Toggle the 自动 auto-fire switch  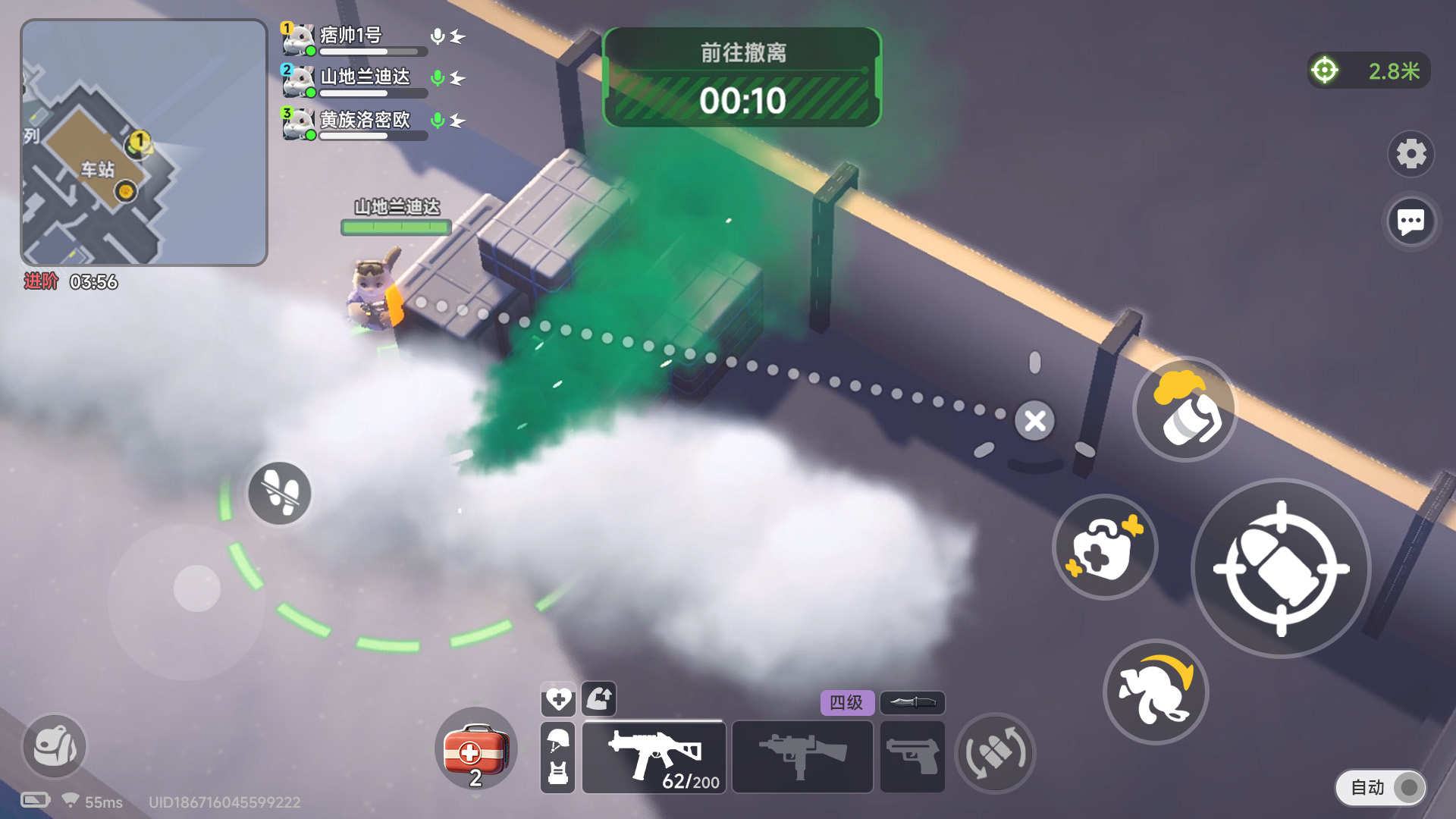click(x=1380, y=787)
